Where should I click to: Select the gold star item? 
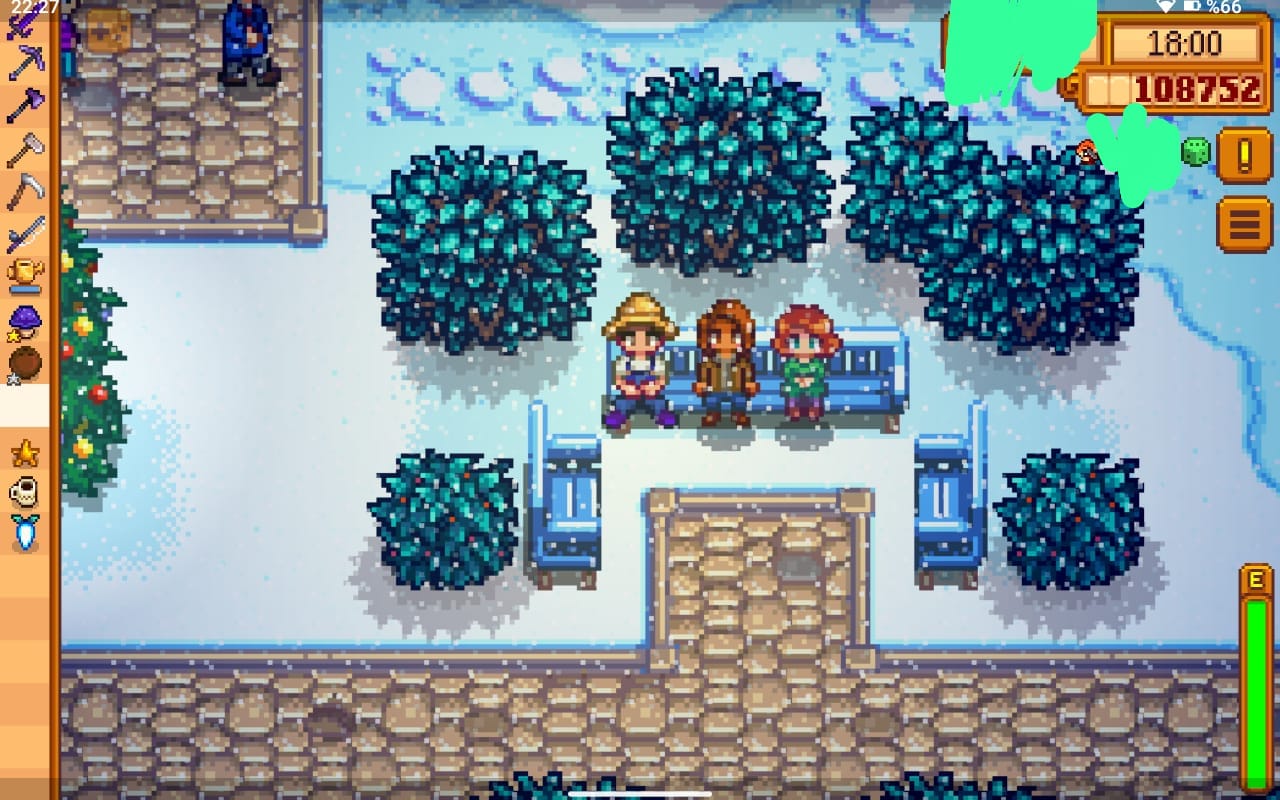click(24, 453)
